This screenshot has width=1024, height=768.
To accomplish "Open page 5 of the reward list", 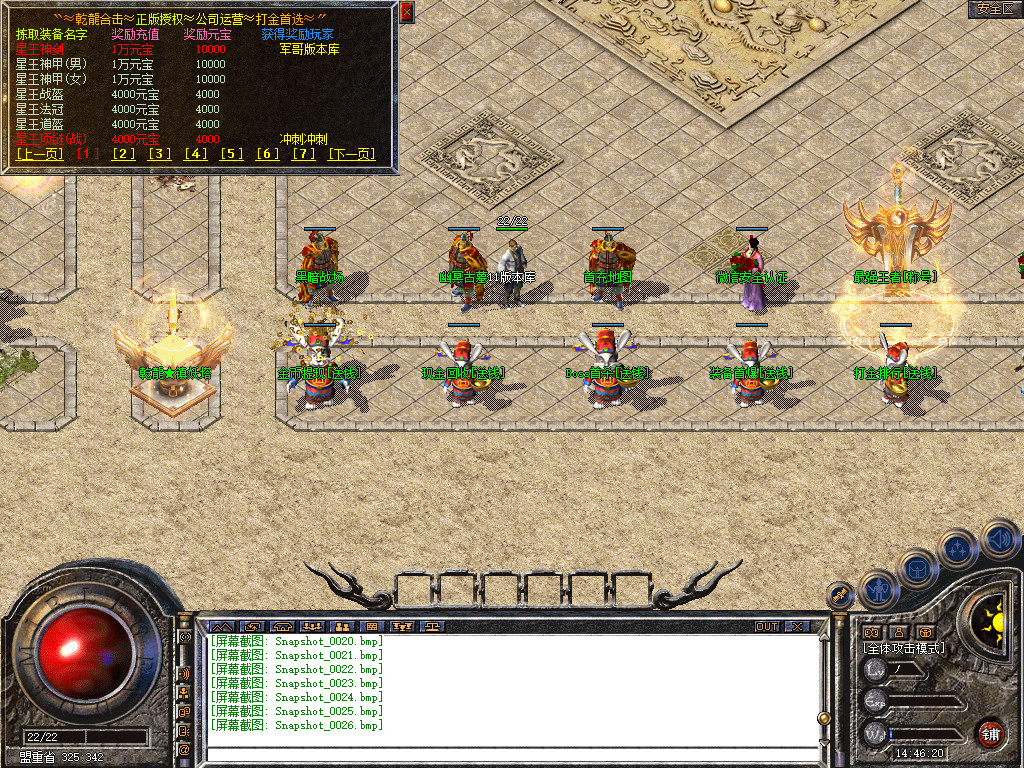I will (x=232, y=153).
